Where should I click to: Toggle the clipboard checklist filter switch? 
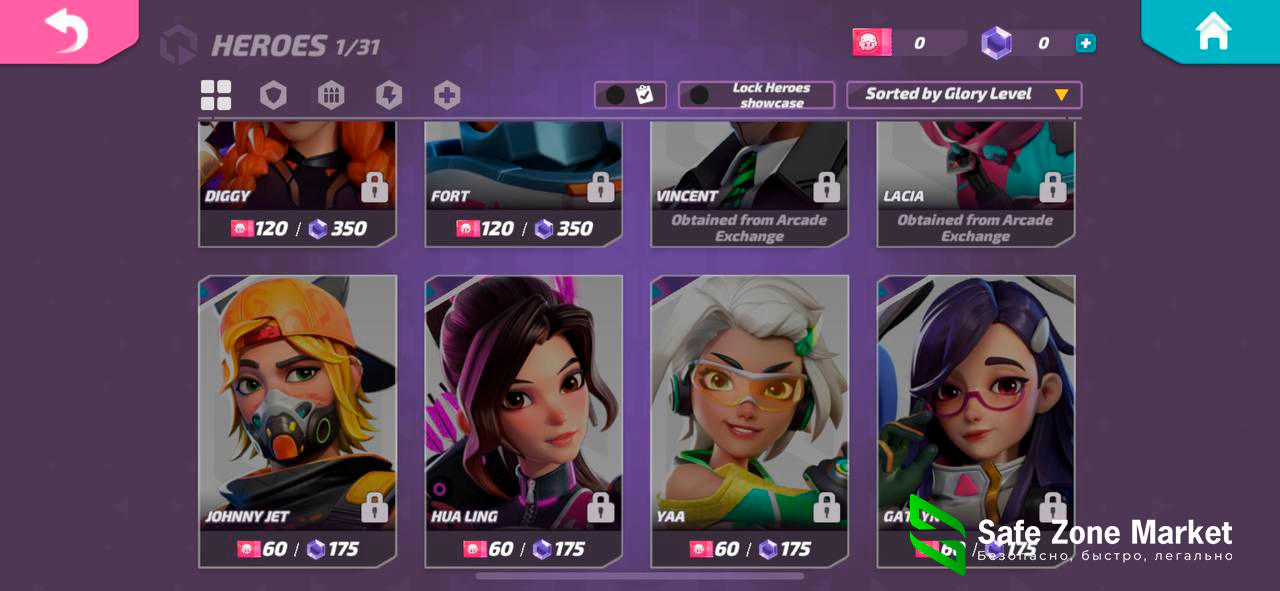(616, 95)
